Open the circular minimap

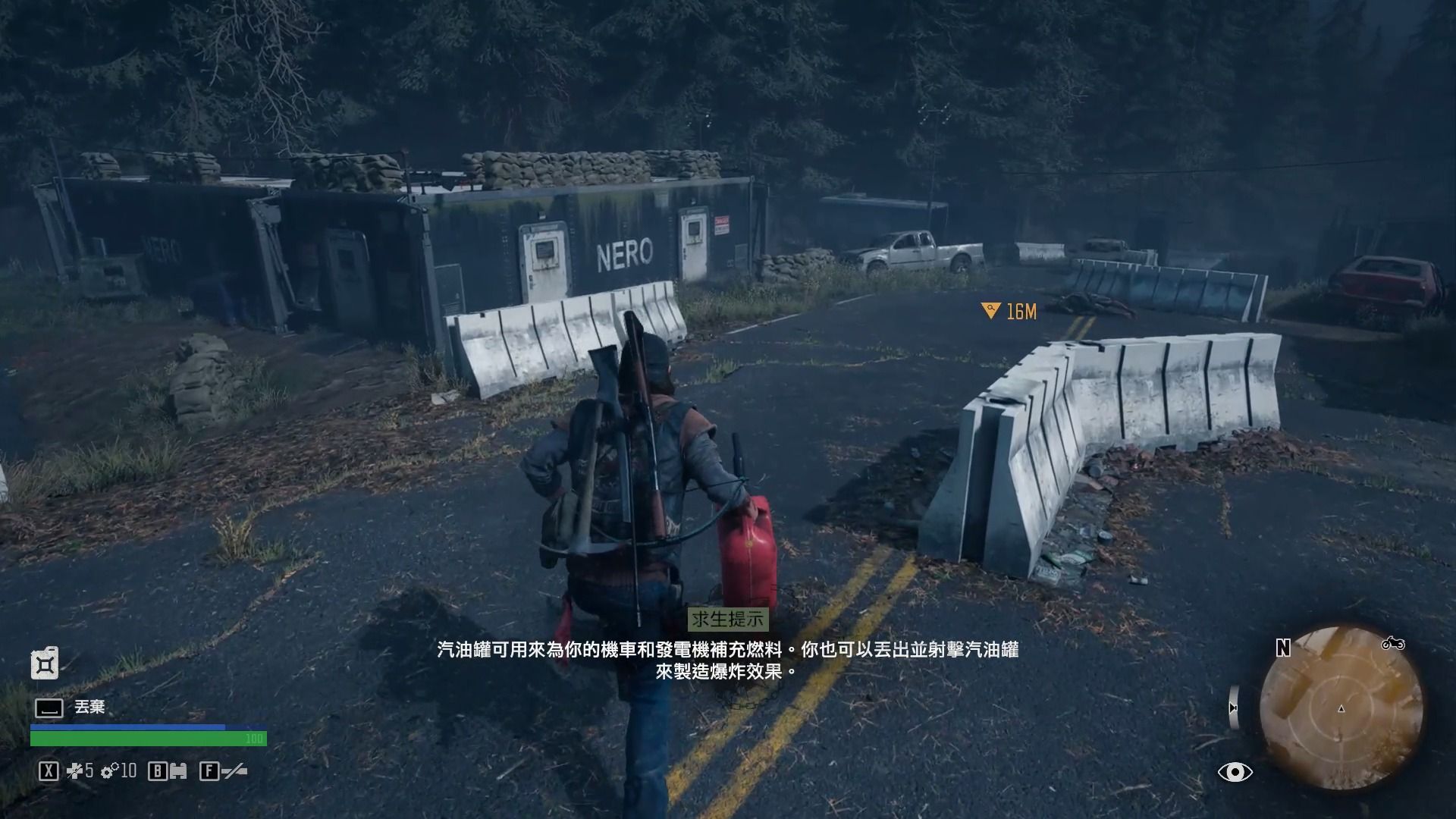tap(1341, 708)
